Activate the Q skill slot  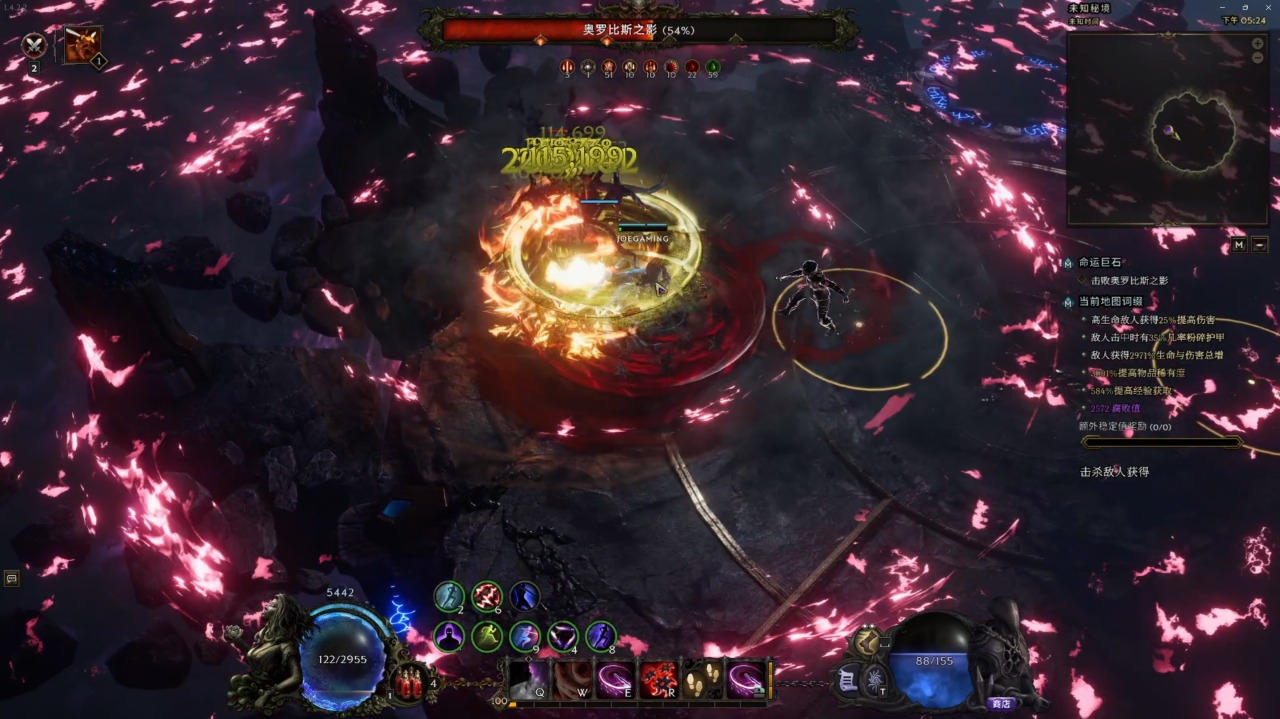pos(527,680)
